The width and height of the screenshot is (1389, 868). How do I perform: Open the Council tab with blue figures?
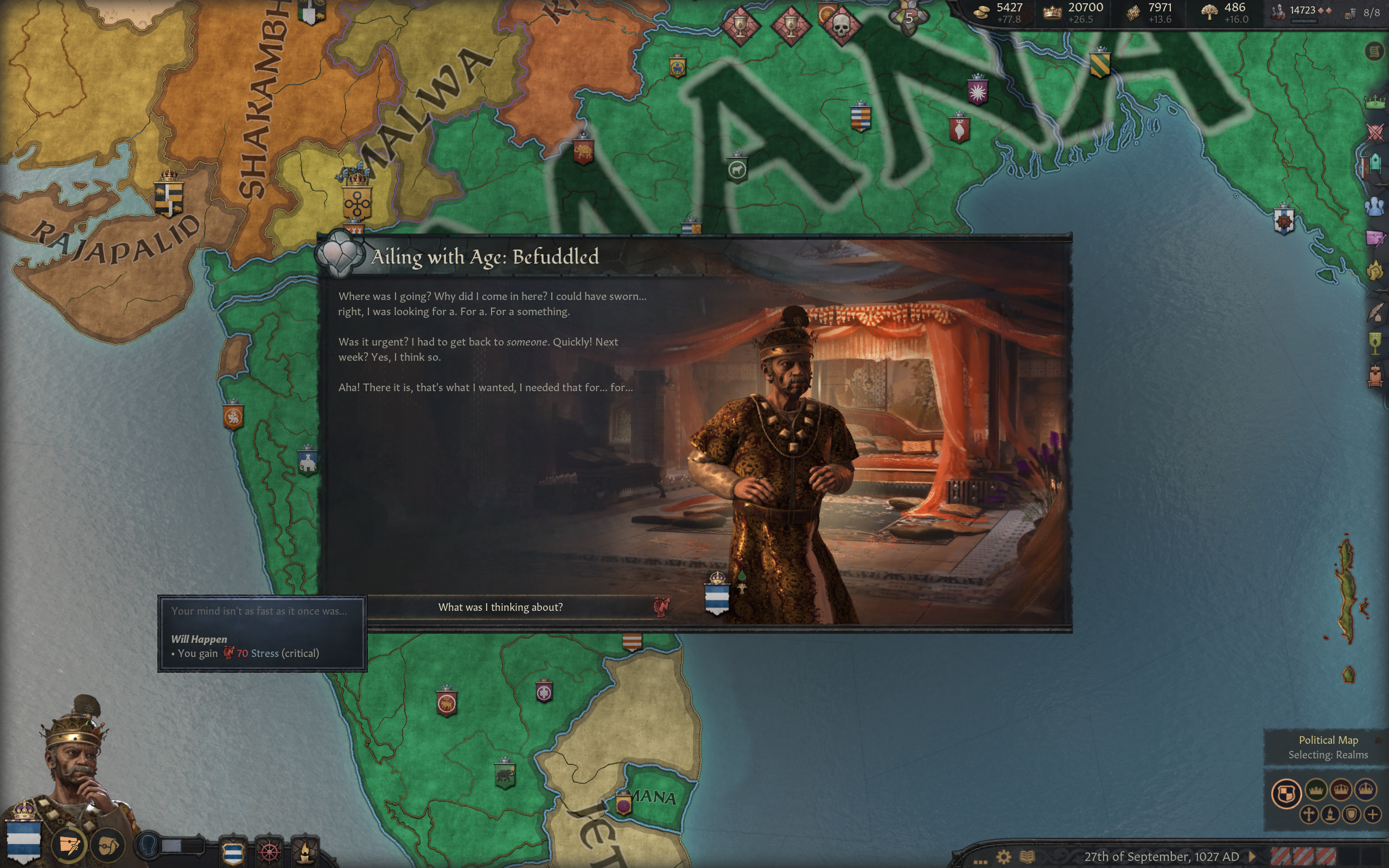(1375, 207)
